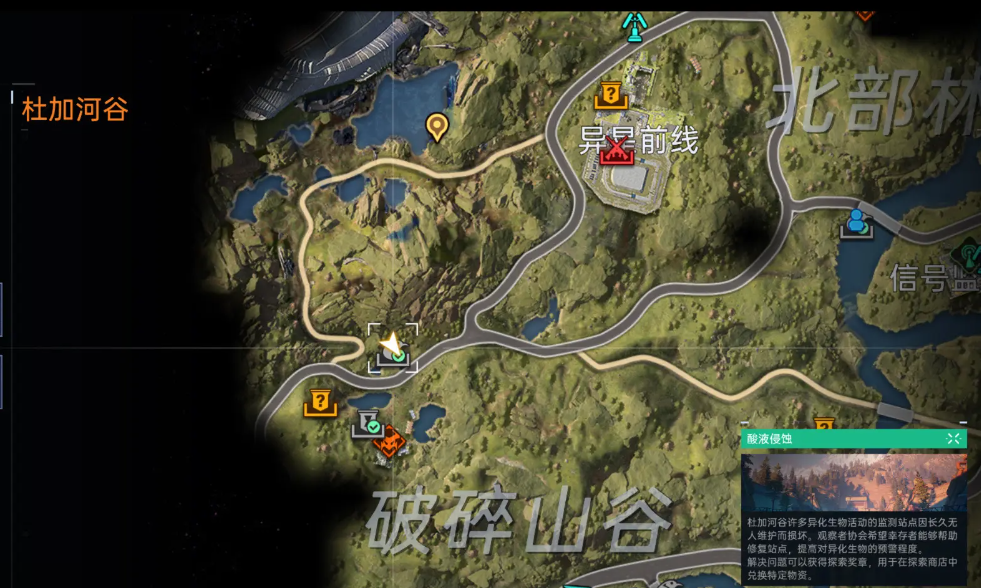Select the blue person NPC marker

coord(856,222)
